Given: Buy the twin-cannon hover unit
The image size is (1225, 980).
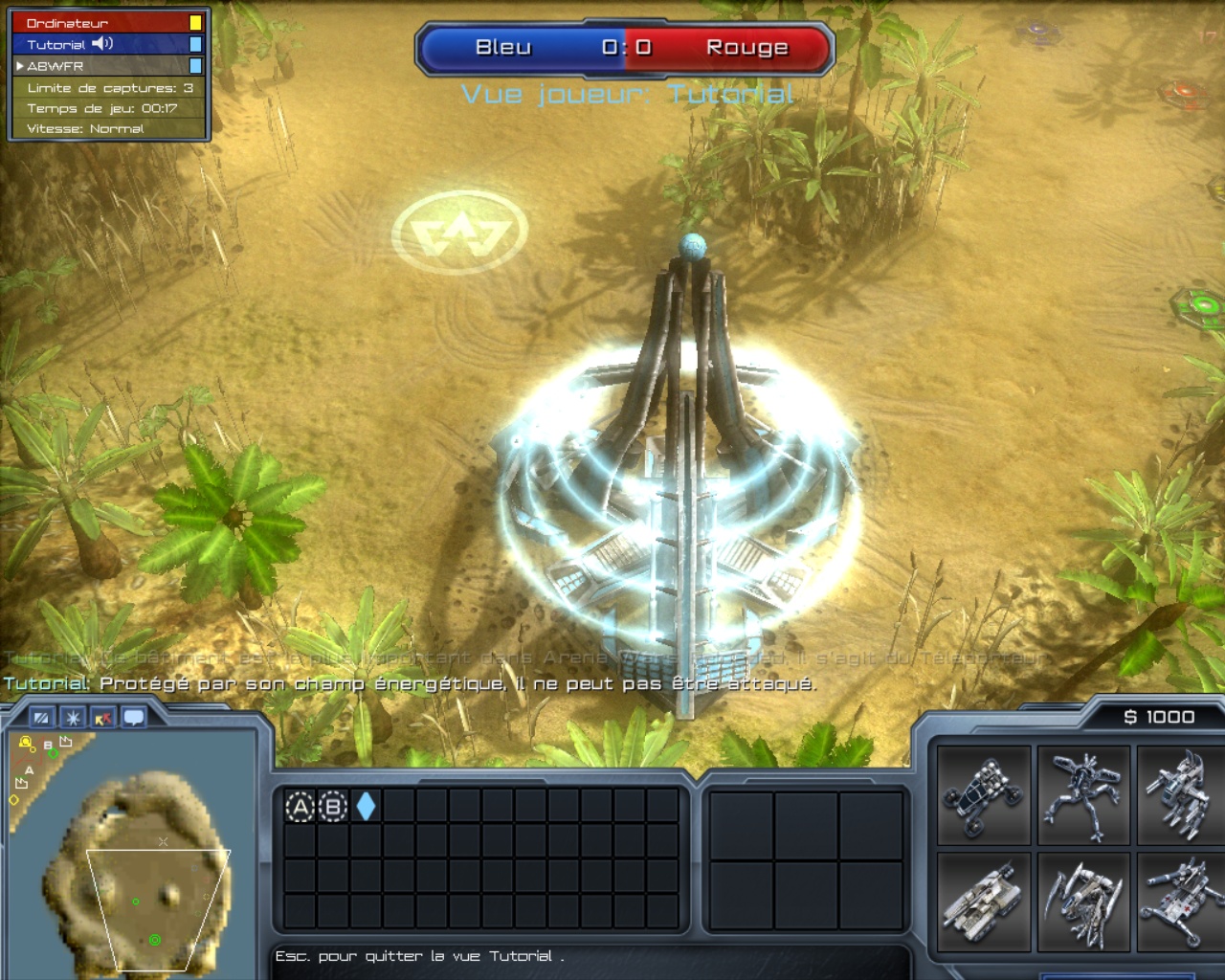Looking at the screenshot, I should pos(1182,796).
